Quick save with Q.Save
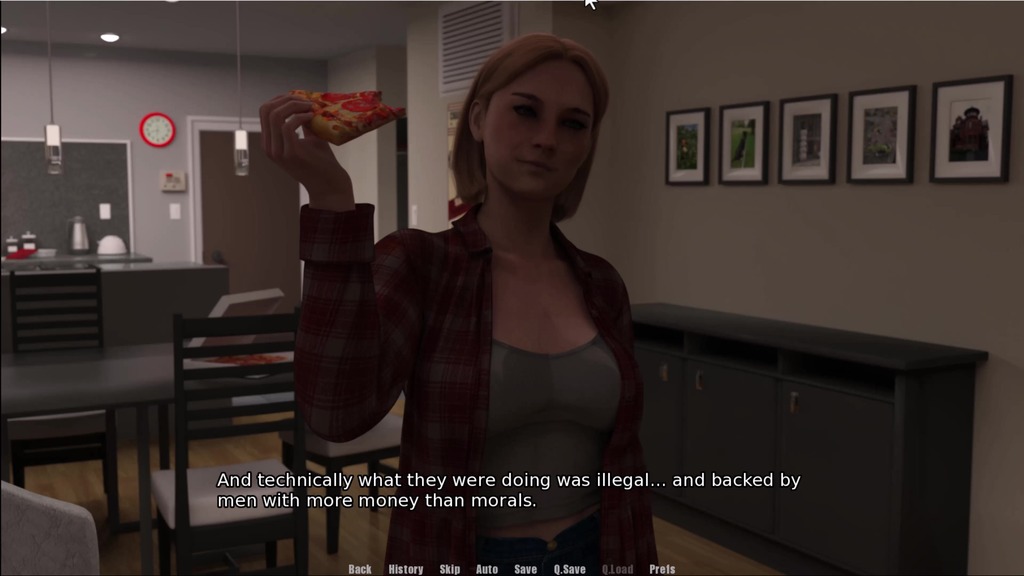This screenshot has width=1024, height=576. tap(570, 569)
